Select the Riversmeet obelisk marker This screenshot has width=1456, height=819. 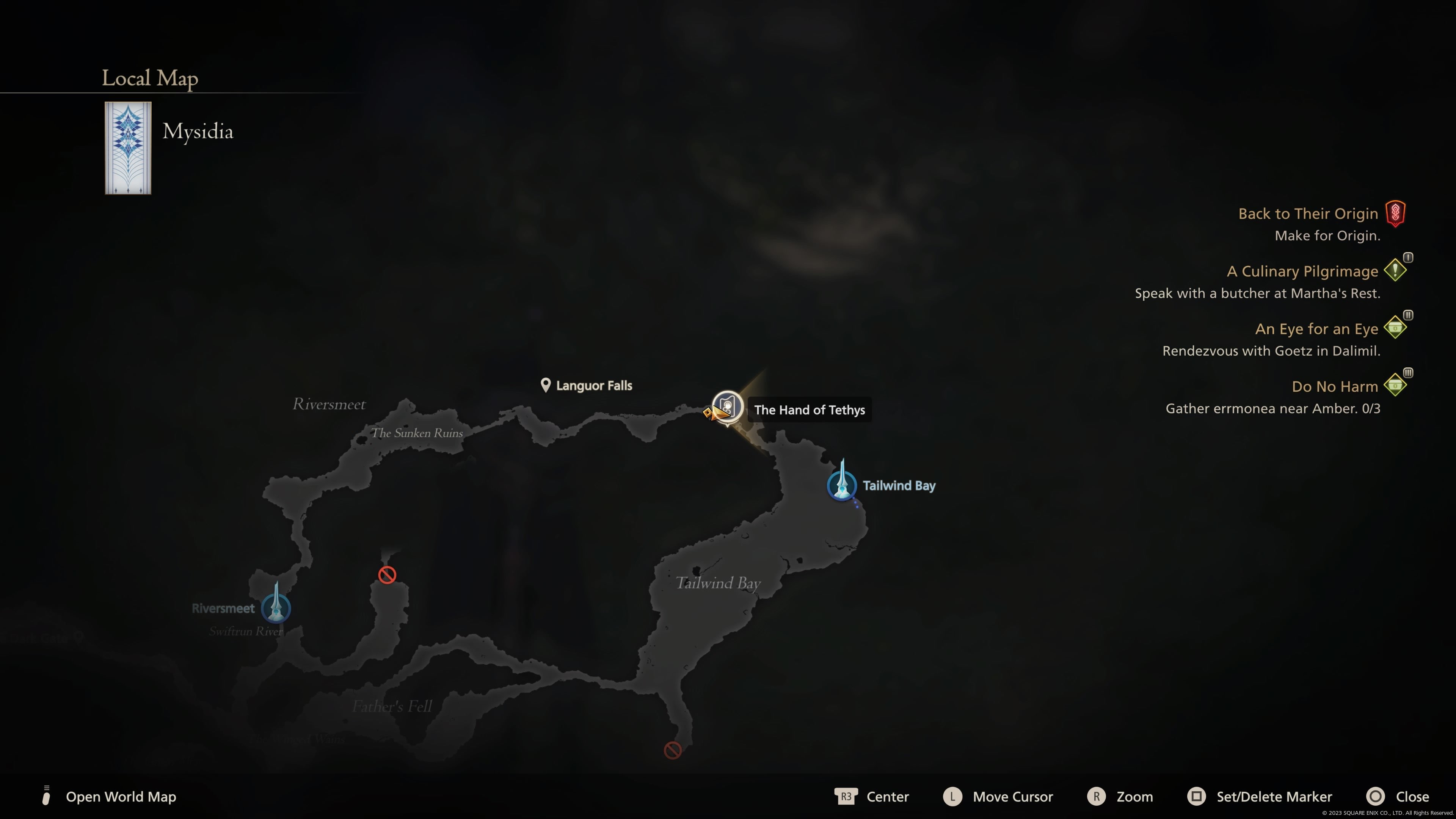pyautogui.click(x=276, y=607)
